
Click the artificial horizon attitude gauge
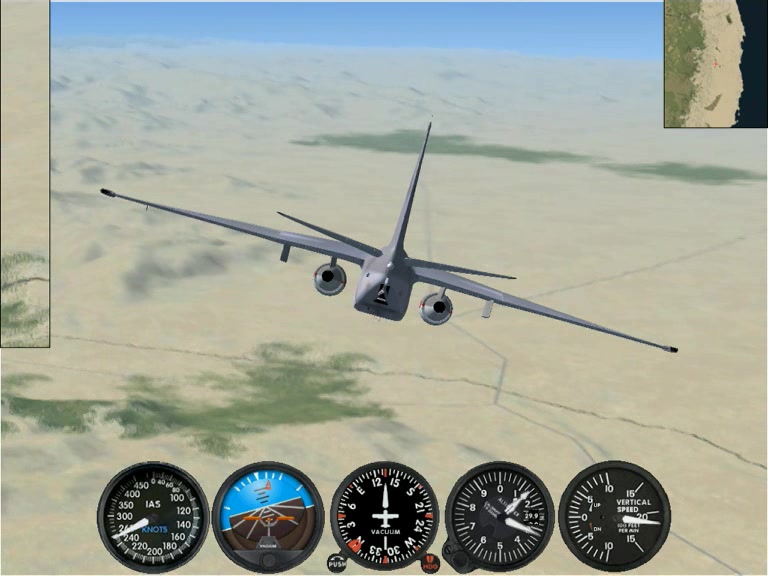[268, 513]
